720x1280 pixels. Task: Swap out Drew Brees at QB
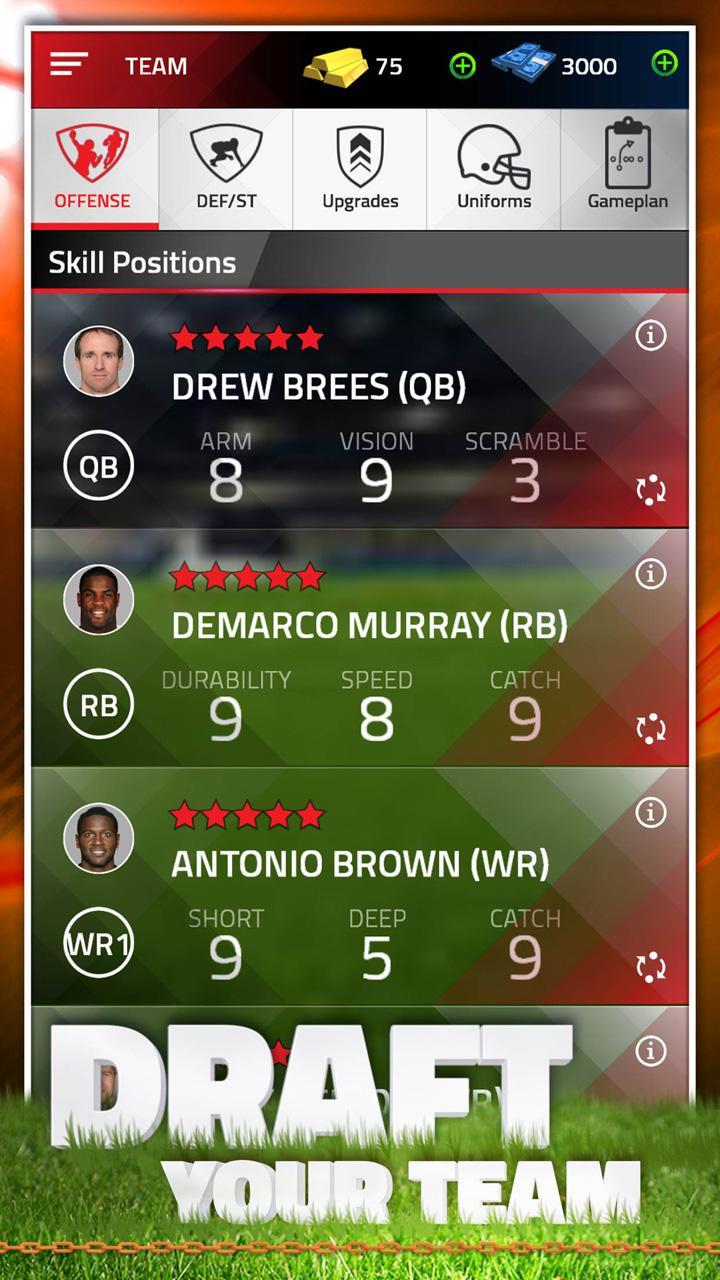[x=651, y=490]
